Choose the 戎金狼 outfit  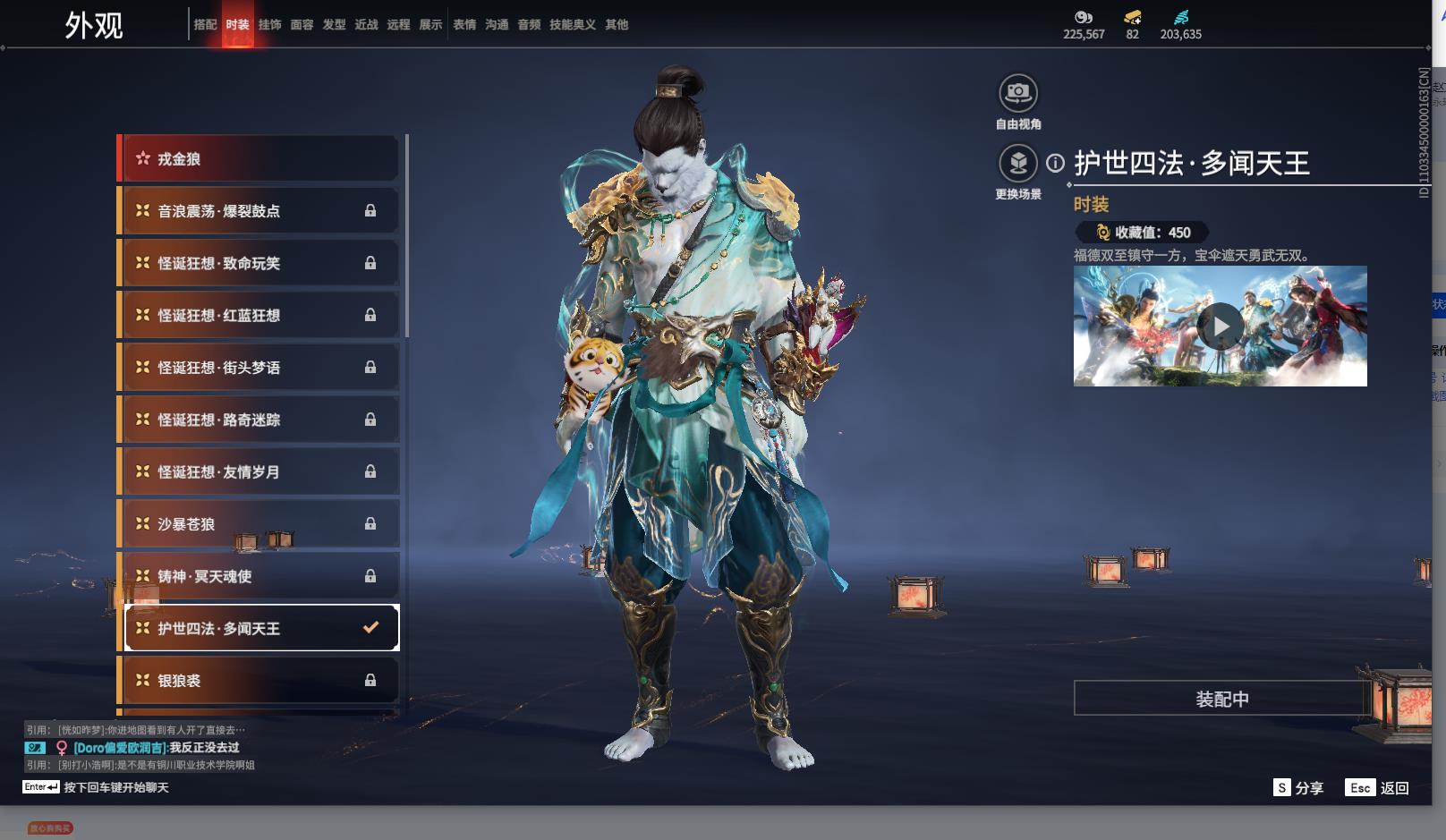tap(259, 159)
